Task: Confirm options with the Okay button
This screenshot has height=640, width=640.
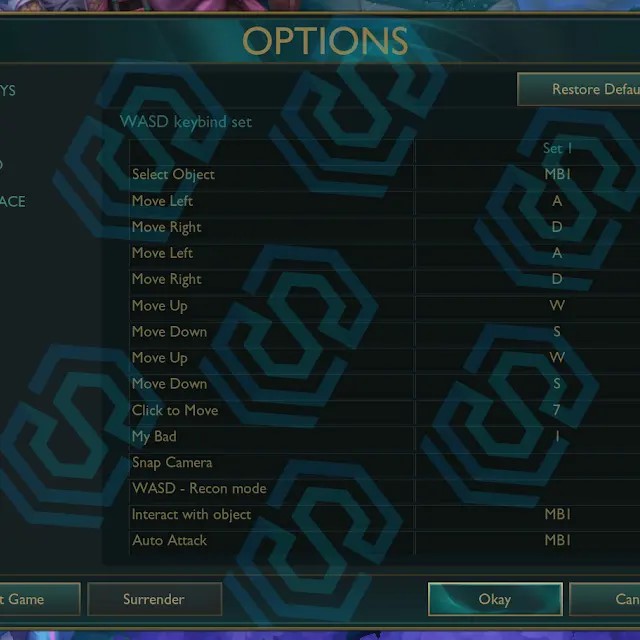Action: [494, 599]
